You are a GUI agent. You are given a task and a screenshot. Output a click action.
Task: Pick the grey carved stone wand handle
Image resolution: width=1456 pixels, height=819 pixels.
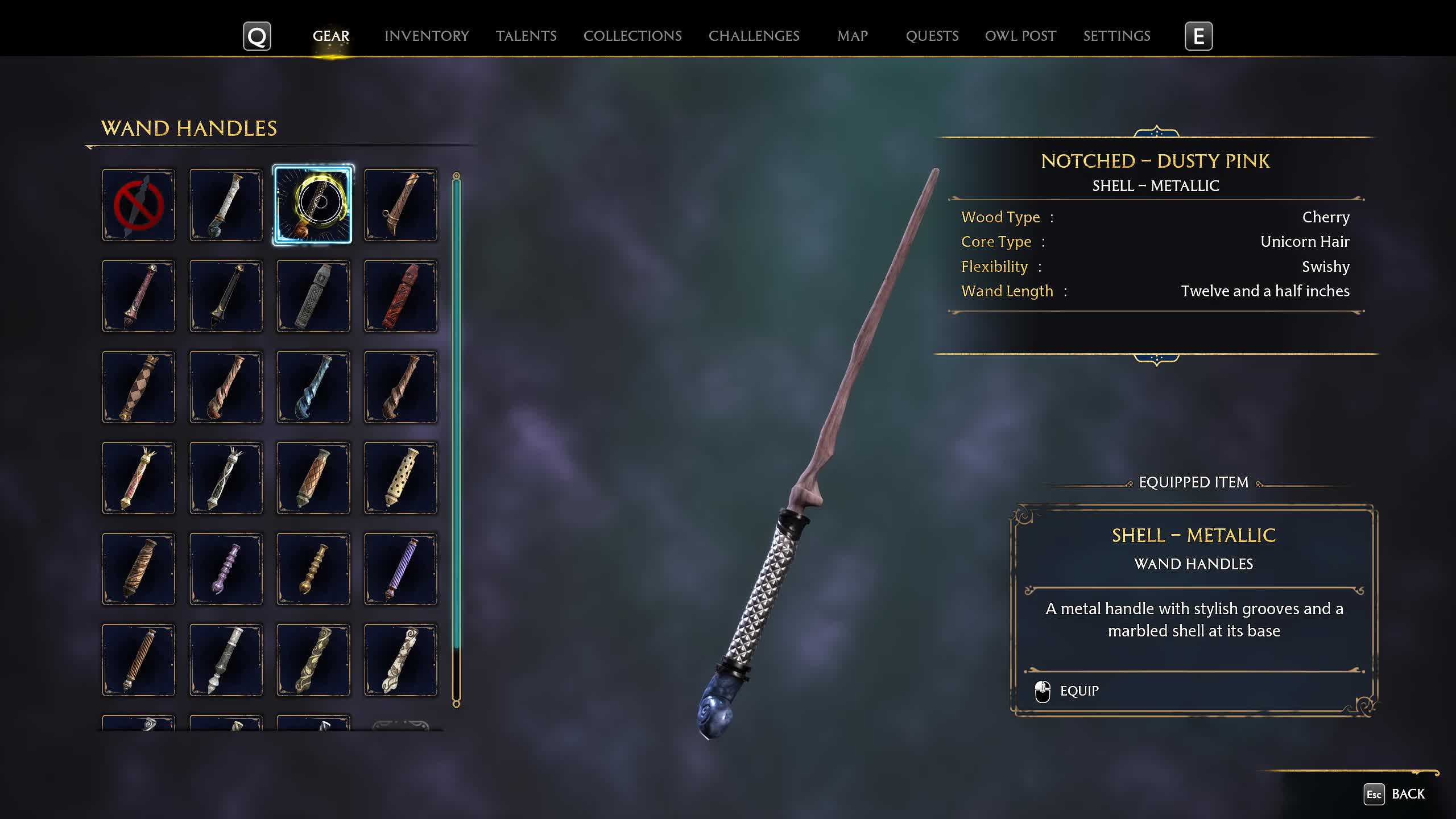(313, 296)
